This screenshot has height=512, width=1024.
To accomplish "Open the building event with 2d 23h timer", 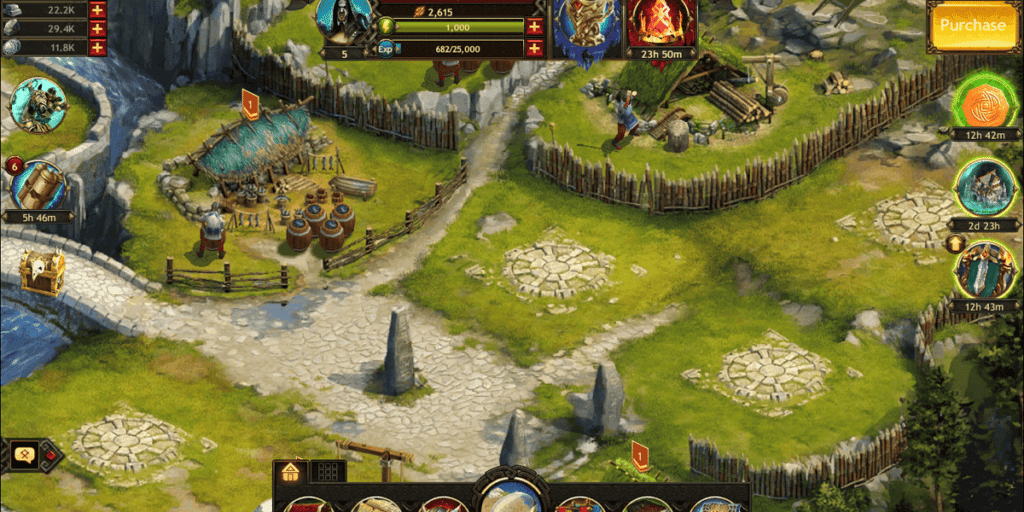I will (x=986, y=186).
